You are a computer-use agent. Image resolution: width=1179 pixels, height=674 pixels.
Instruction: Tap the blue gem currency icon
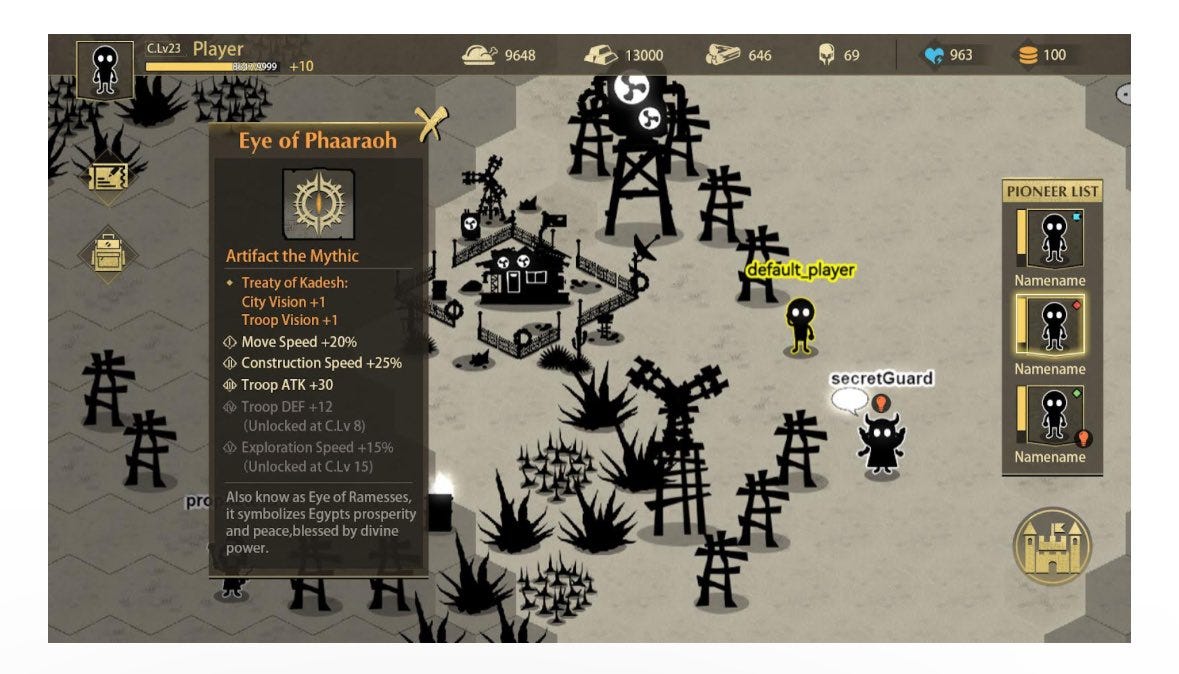pos(934,55)
